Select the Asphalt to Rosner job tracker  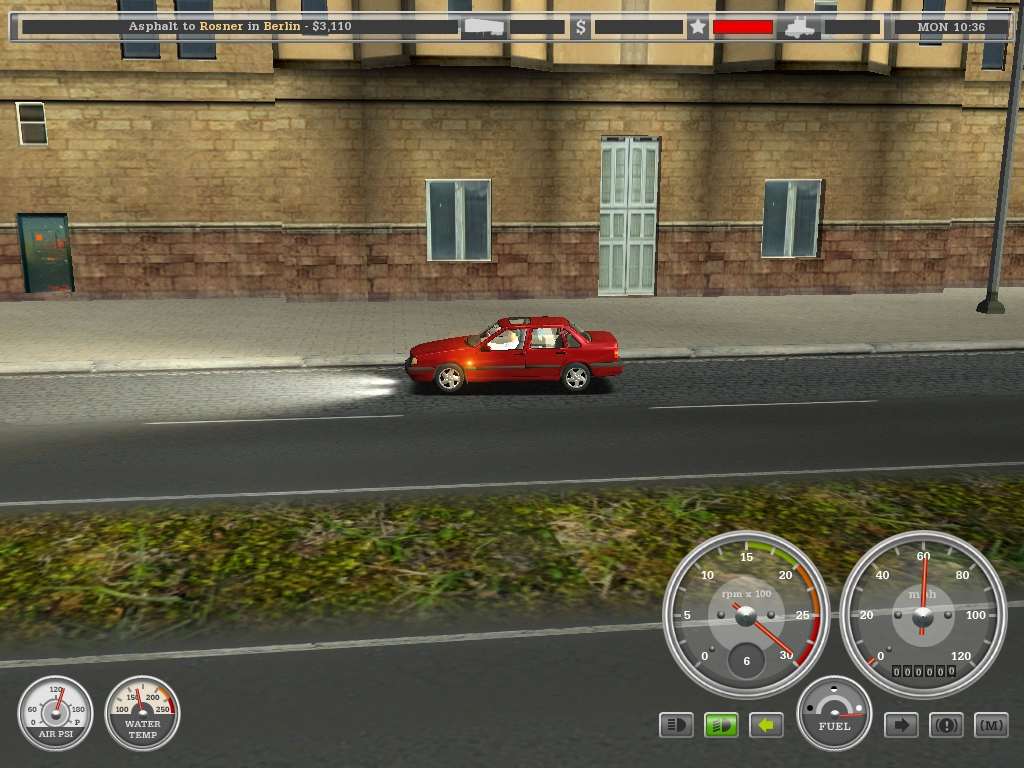(240, 26)
